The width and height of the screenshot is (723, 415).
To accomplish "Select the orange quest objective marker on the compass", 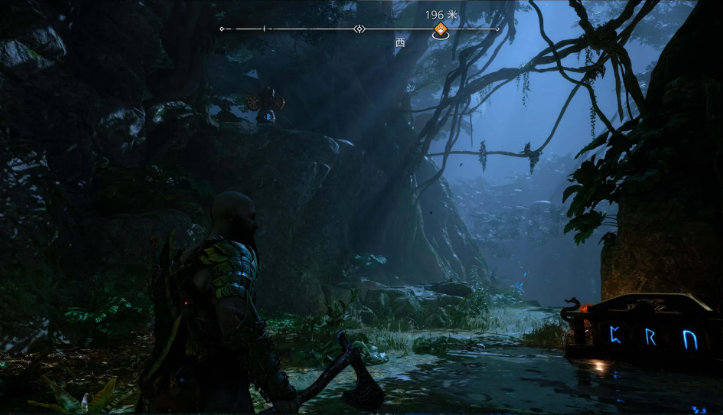I will (439, 31).
